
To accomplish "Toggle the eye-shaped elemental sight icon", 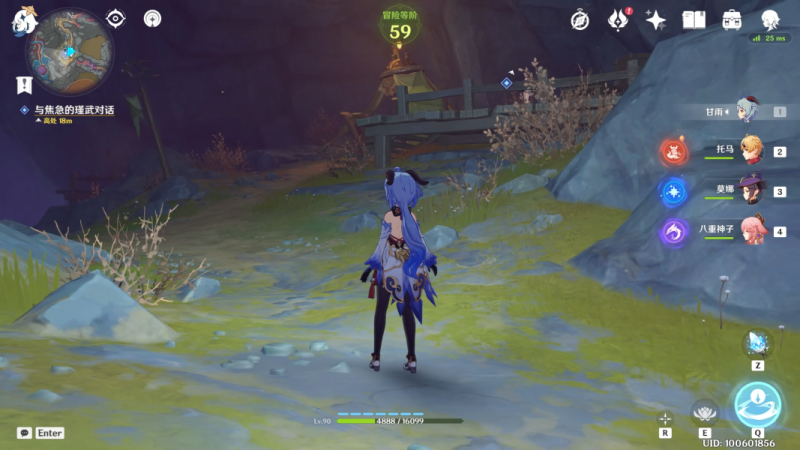I will (x=117, y=18).
